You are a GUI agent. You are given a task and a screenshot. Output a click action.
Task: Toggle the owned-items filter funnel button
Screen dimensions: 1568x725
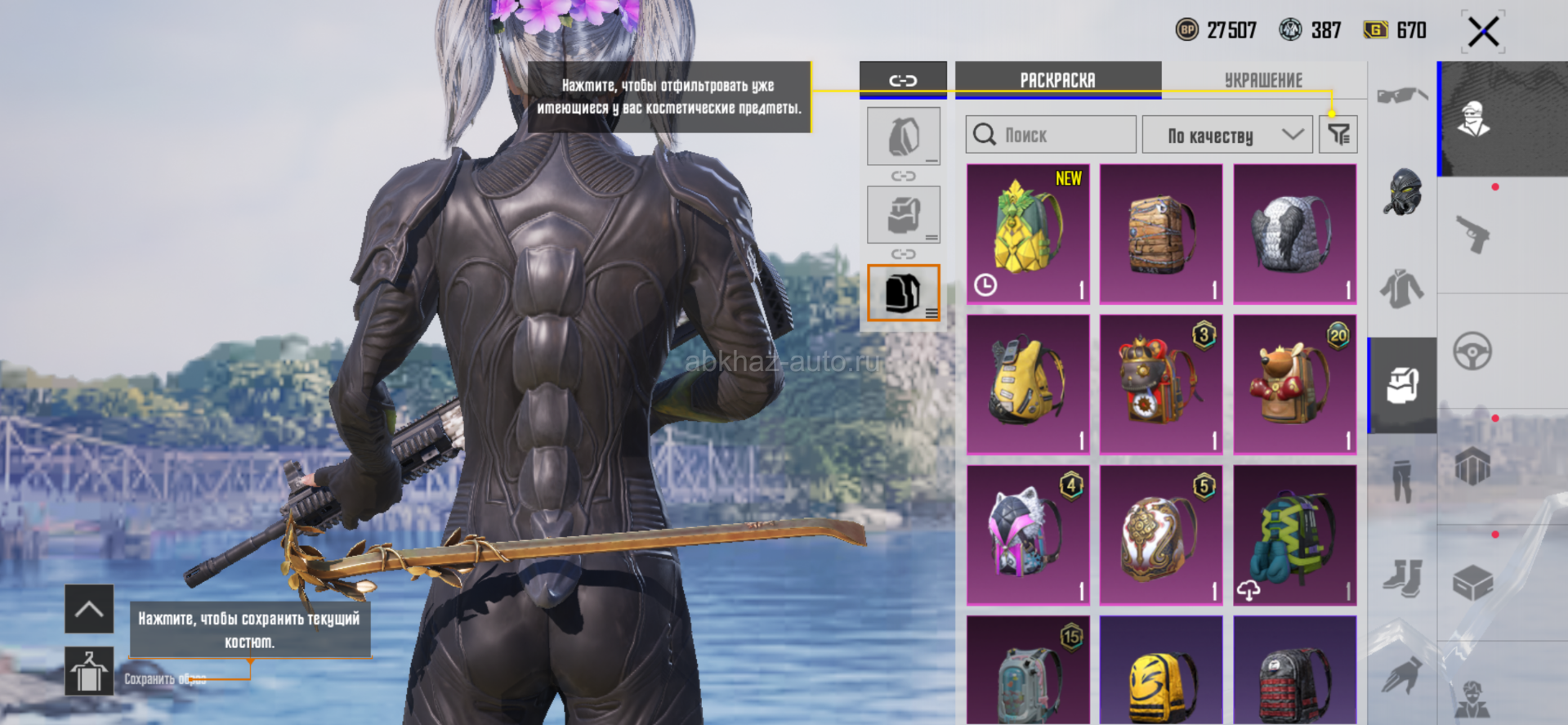1338,135
